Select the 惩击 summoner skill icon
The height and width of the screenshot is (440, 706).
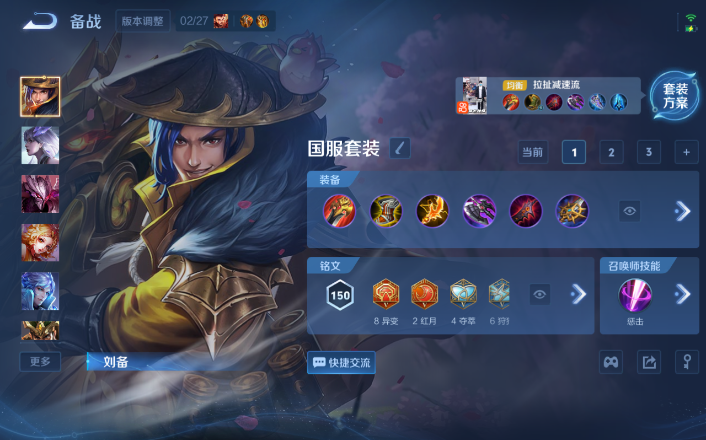tap(635, 295)
